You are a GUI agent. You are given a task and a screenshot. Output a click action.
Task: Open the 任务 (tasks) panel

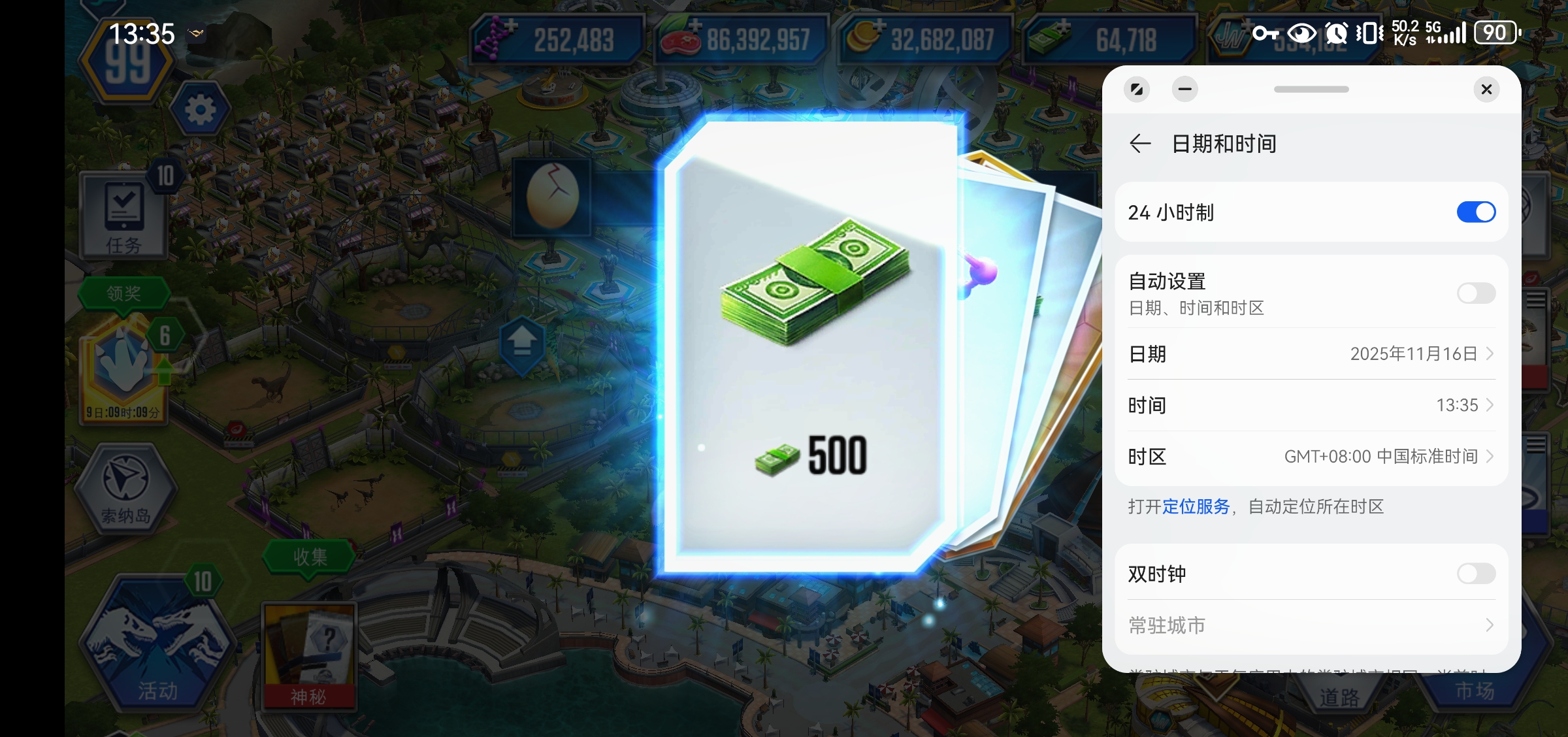tap(124, 216)
